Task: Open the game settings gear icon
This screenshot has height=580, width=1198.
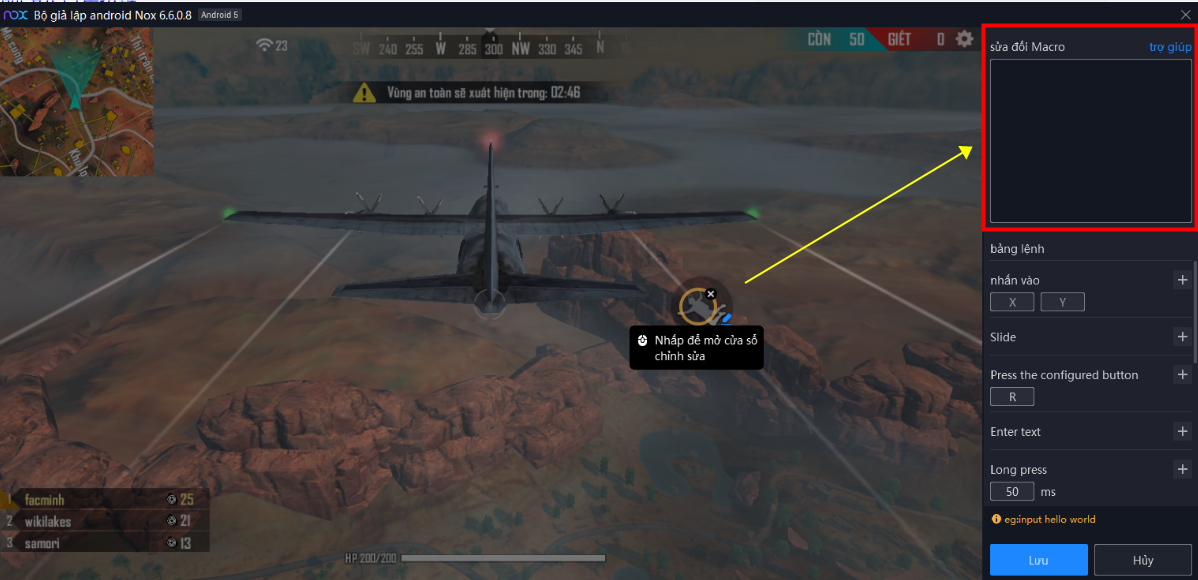Action: [964, 39]
